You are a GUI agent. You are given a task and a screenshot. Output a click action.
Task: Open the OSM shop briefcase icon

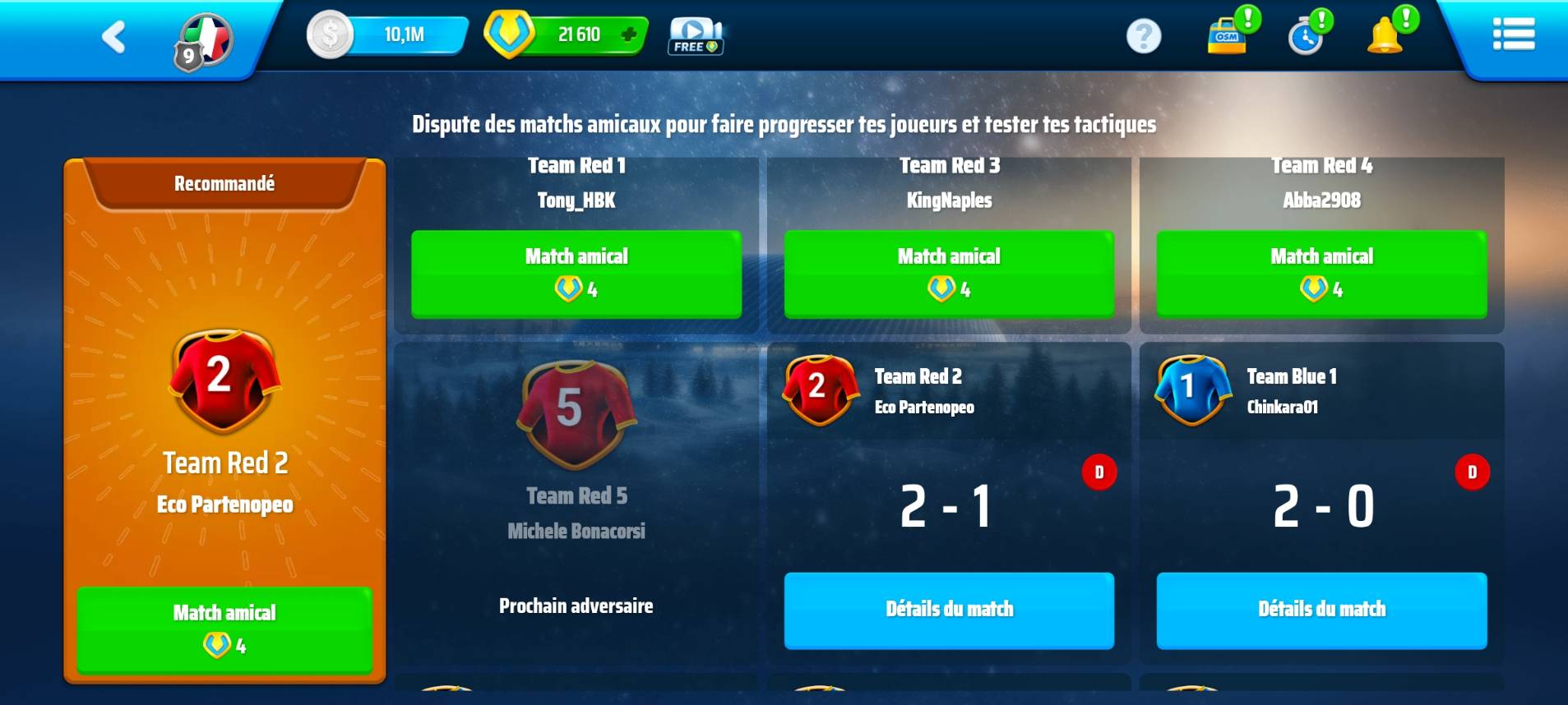(1228, 35)
